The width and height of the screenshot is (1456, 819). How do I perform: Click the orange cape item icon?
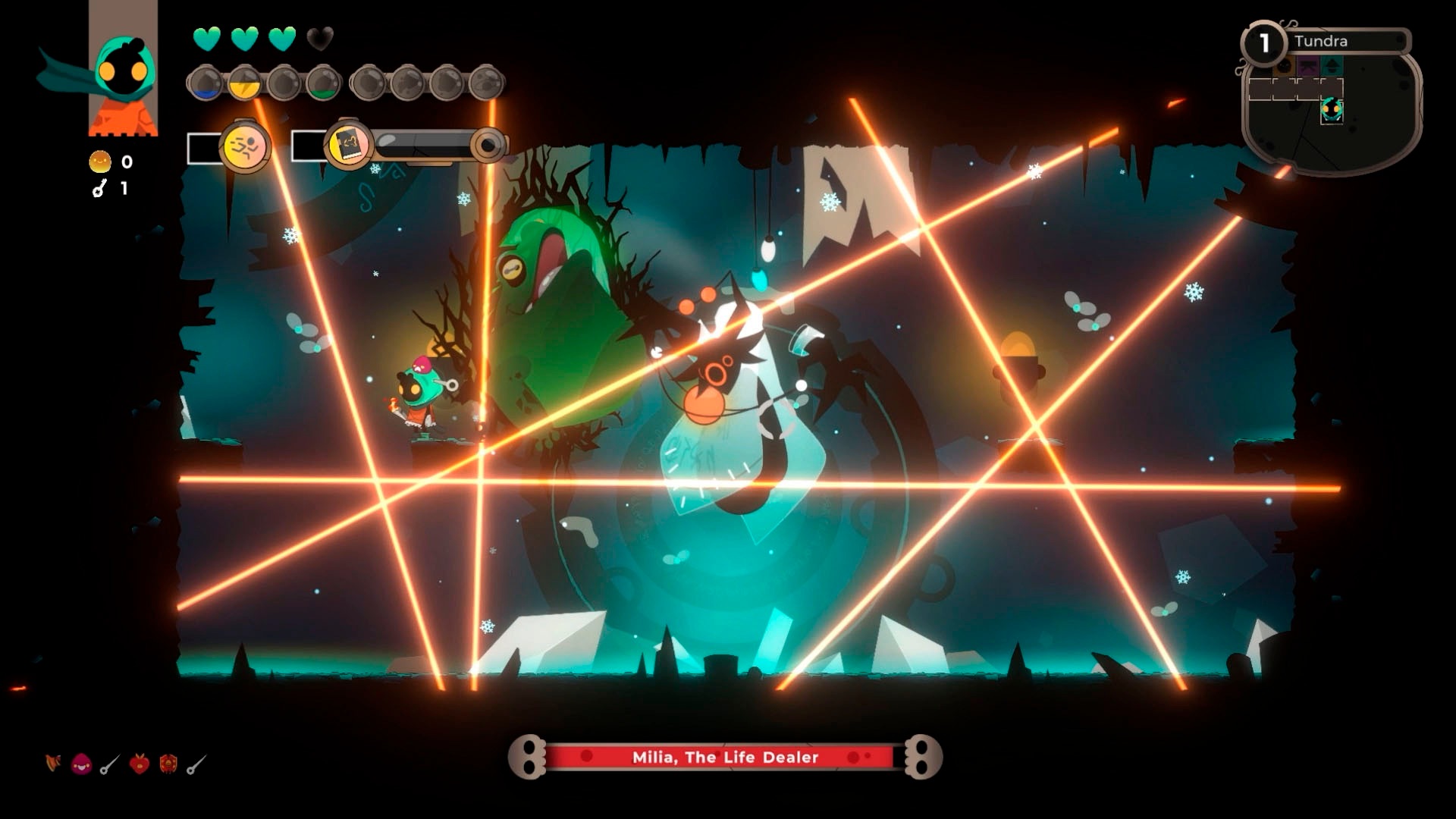coord(53,763)
